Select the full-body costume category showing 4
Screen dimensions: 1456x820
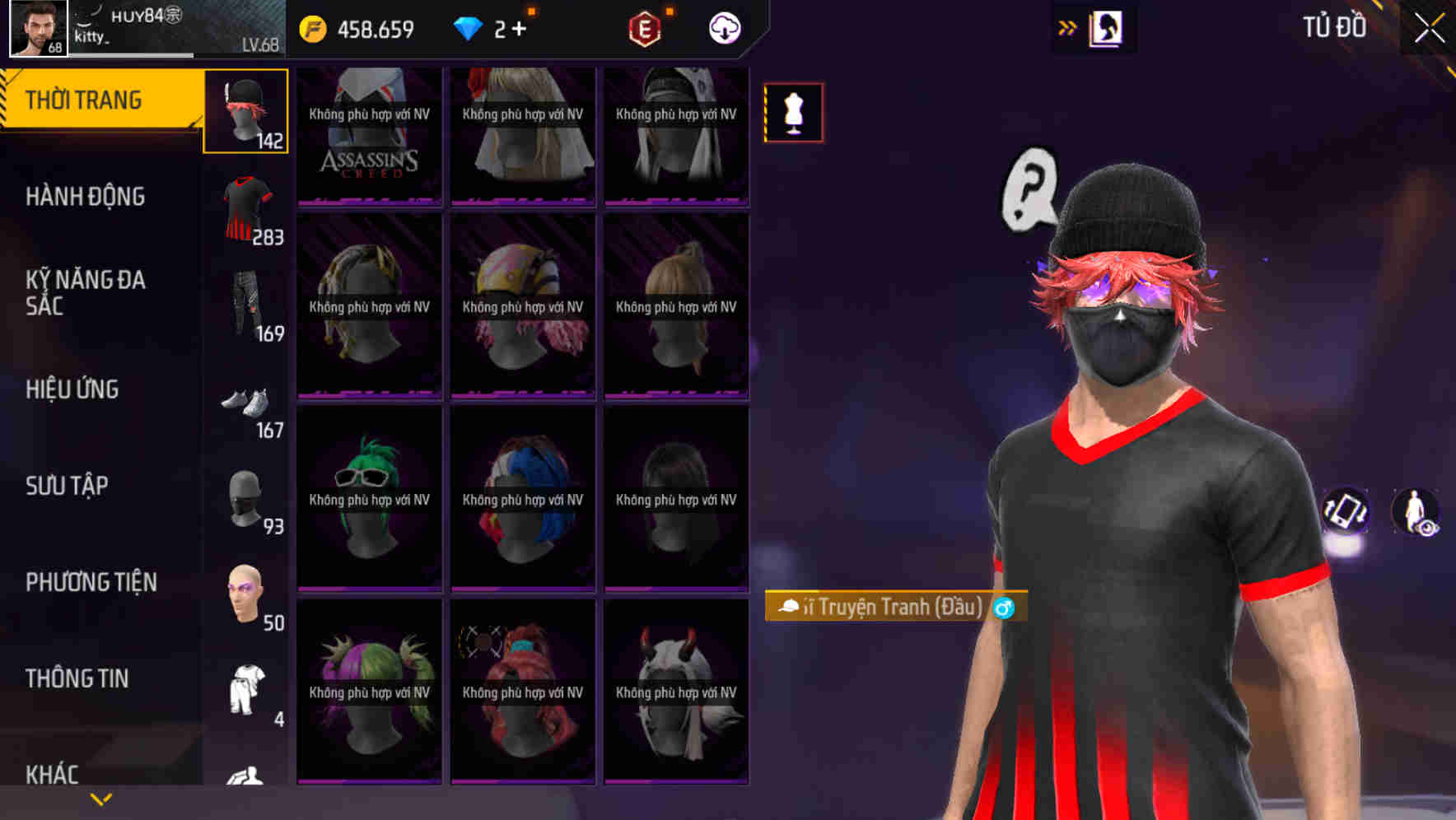click(245, 692)
